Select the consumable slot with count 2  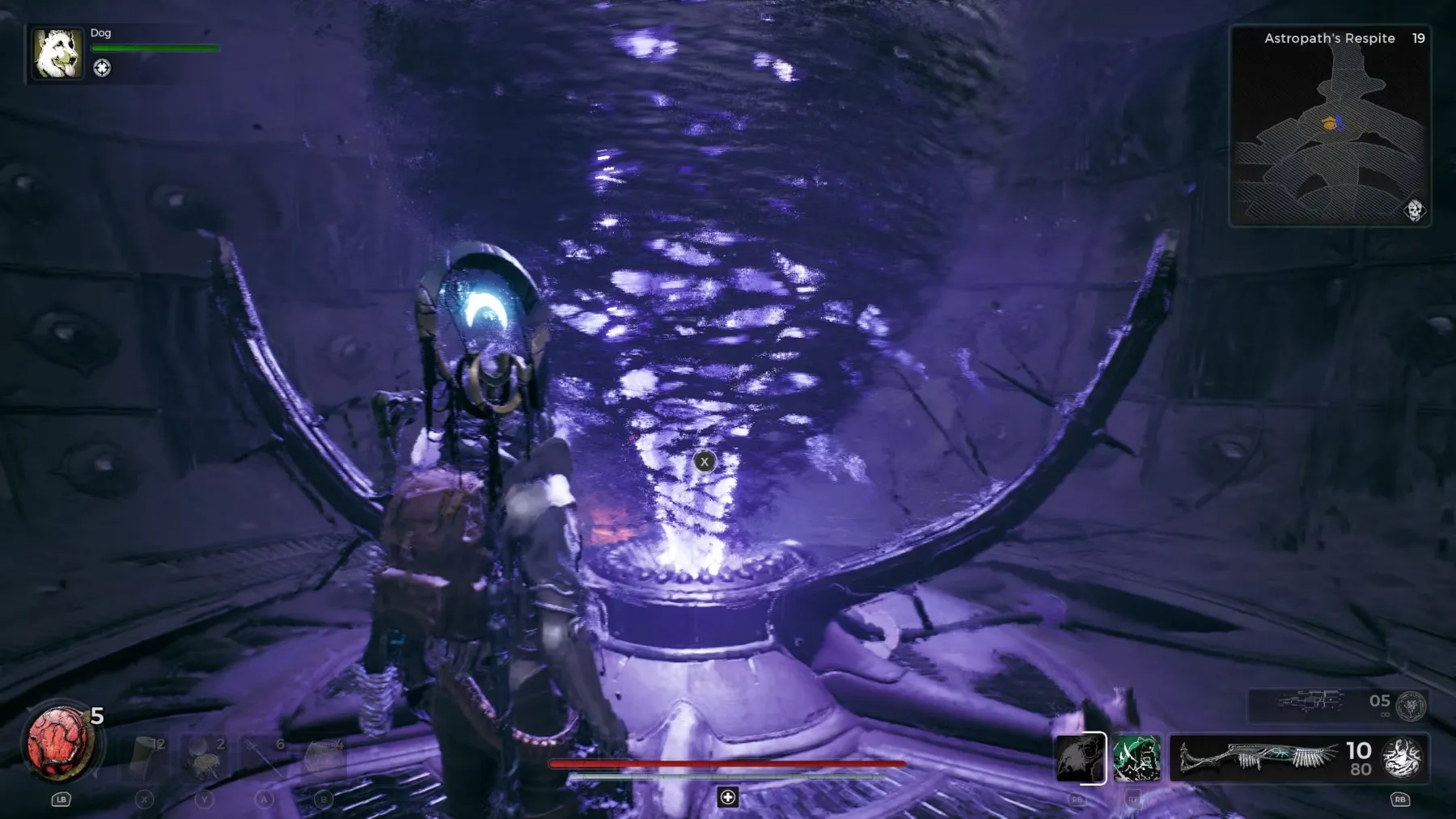(205, 758)
